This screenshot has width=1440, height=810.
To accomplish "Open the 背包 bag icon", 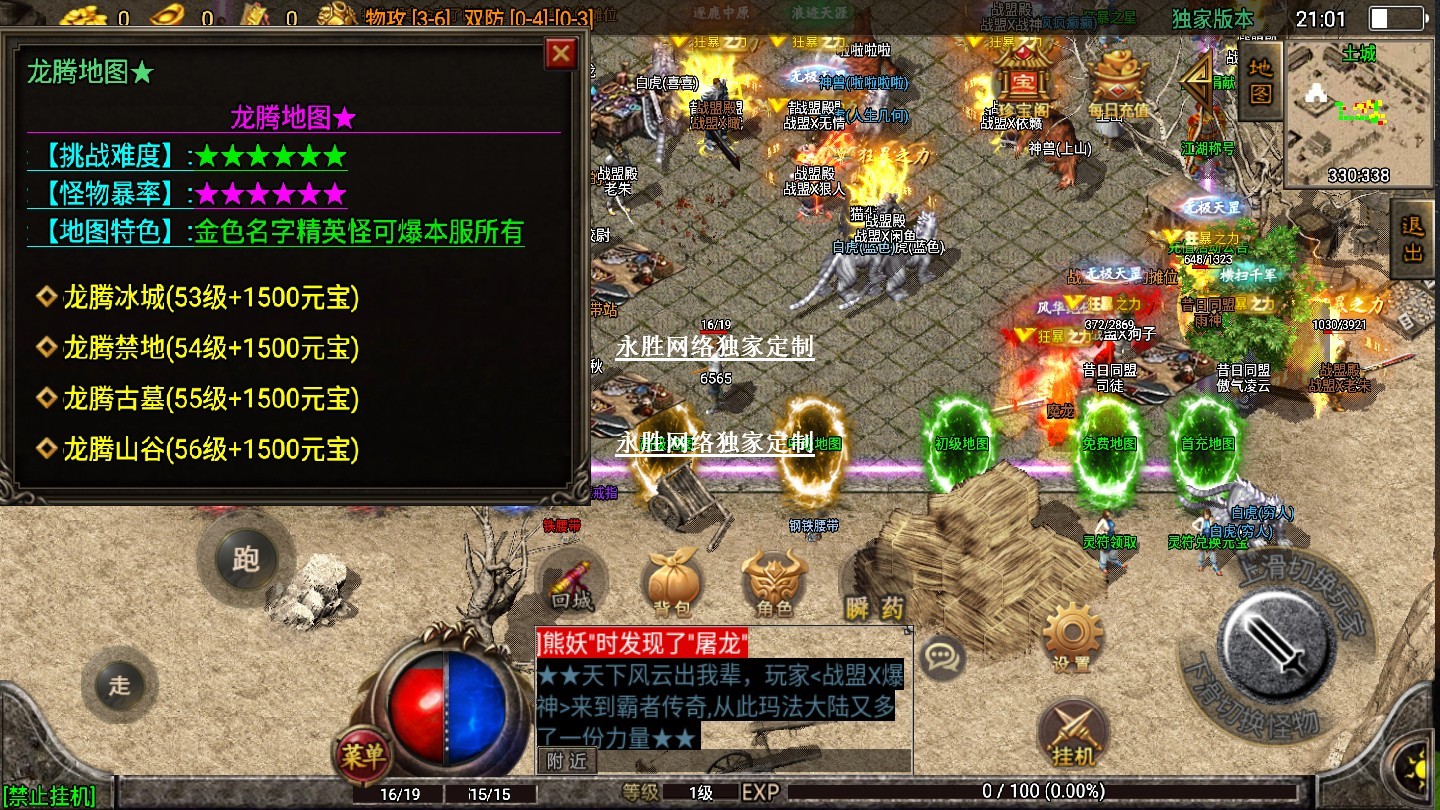I will coord(671,585).
